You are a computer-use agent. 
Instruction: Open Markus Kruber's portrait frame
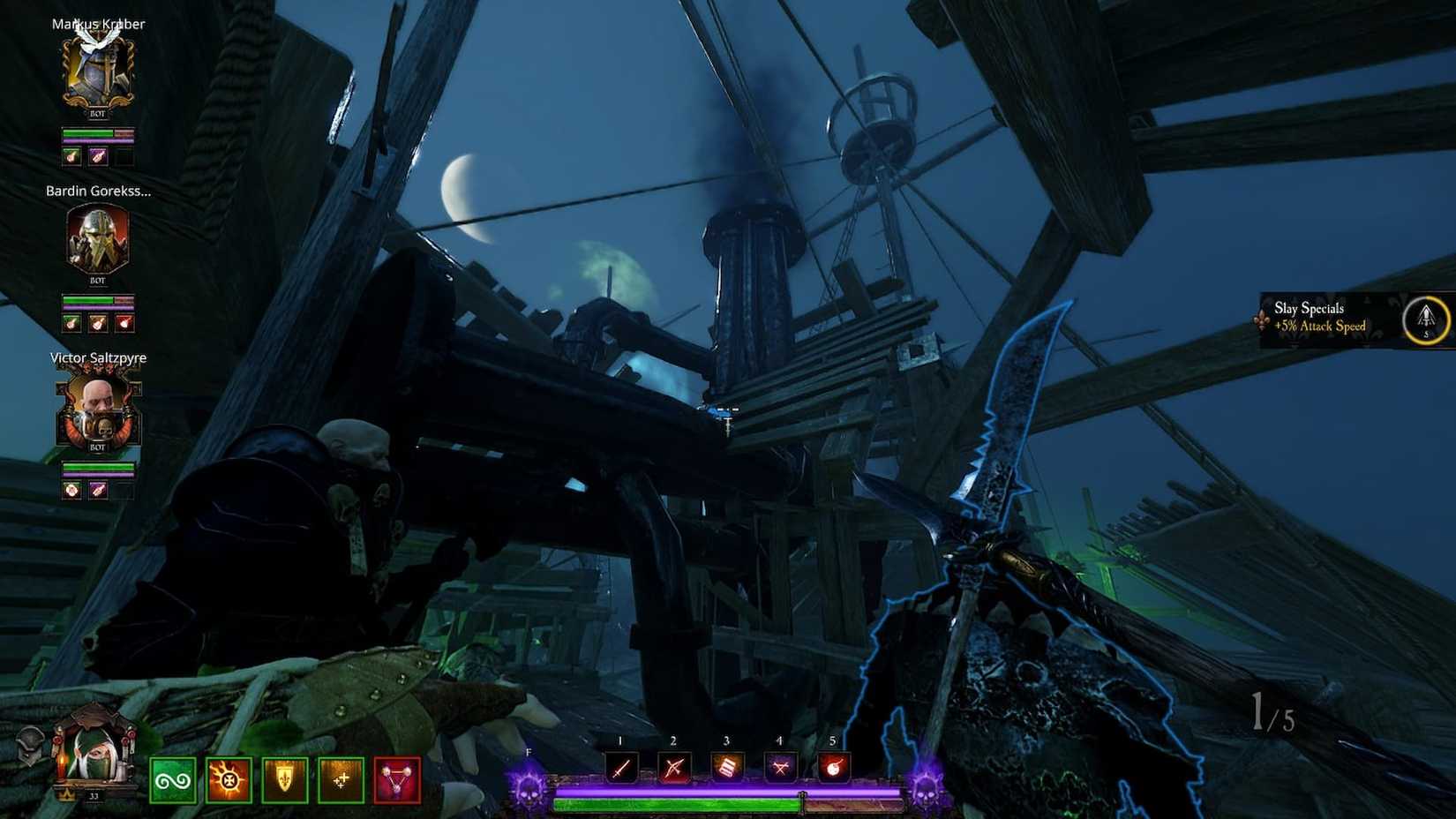(97, 69)
